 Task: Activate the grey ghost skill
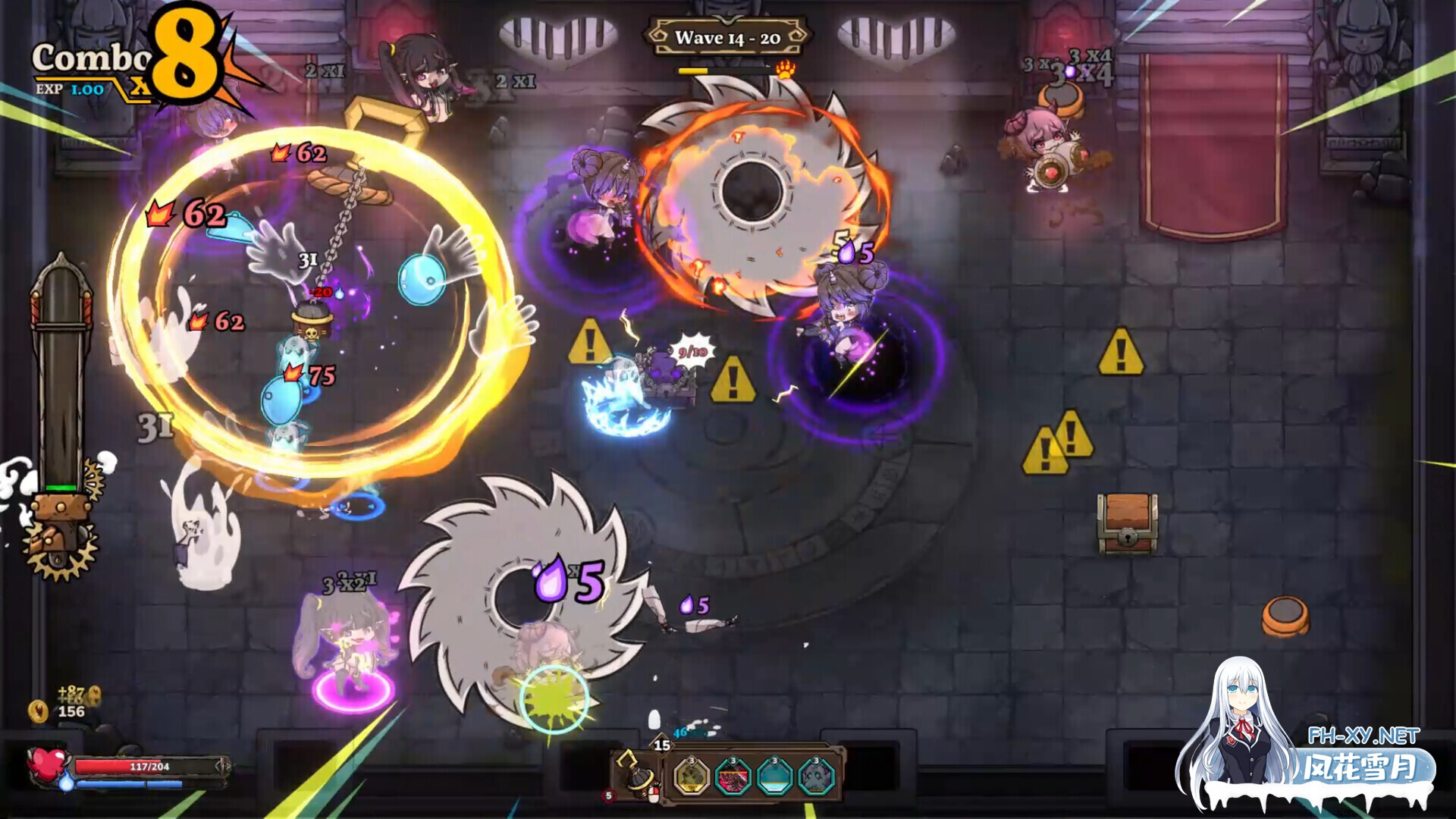click(x=816, y=777)
